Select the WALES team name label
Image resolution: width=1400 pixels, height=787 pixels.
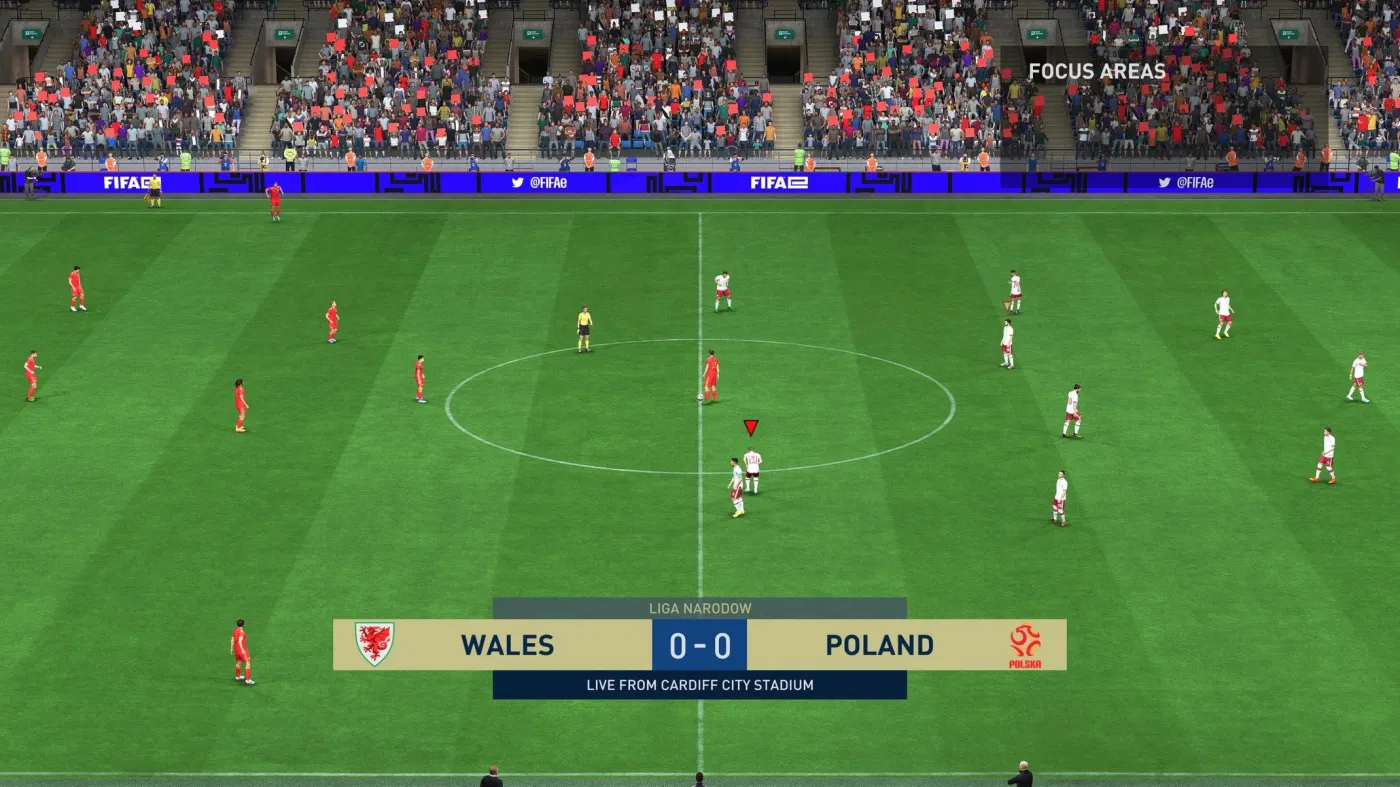507,645
